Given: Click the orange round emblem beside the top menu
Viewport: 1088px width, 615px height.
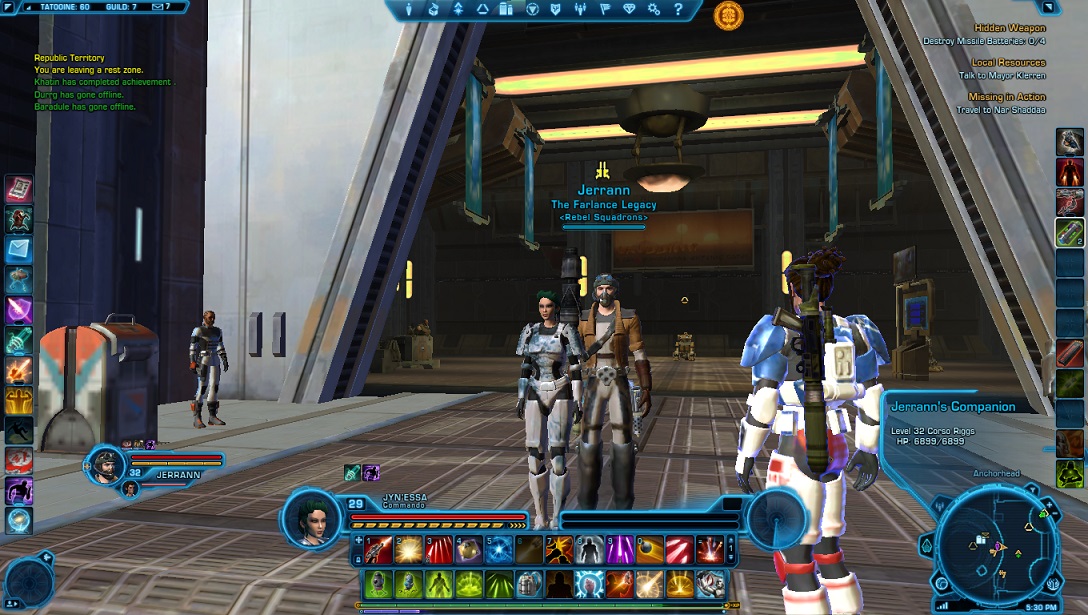Looking at the screenshot, I should [x=728, y=14].
